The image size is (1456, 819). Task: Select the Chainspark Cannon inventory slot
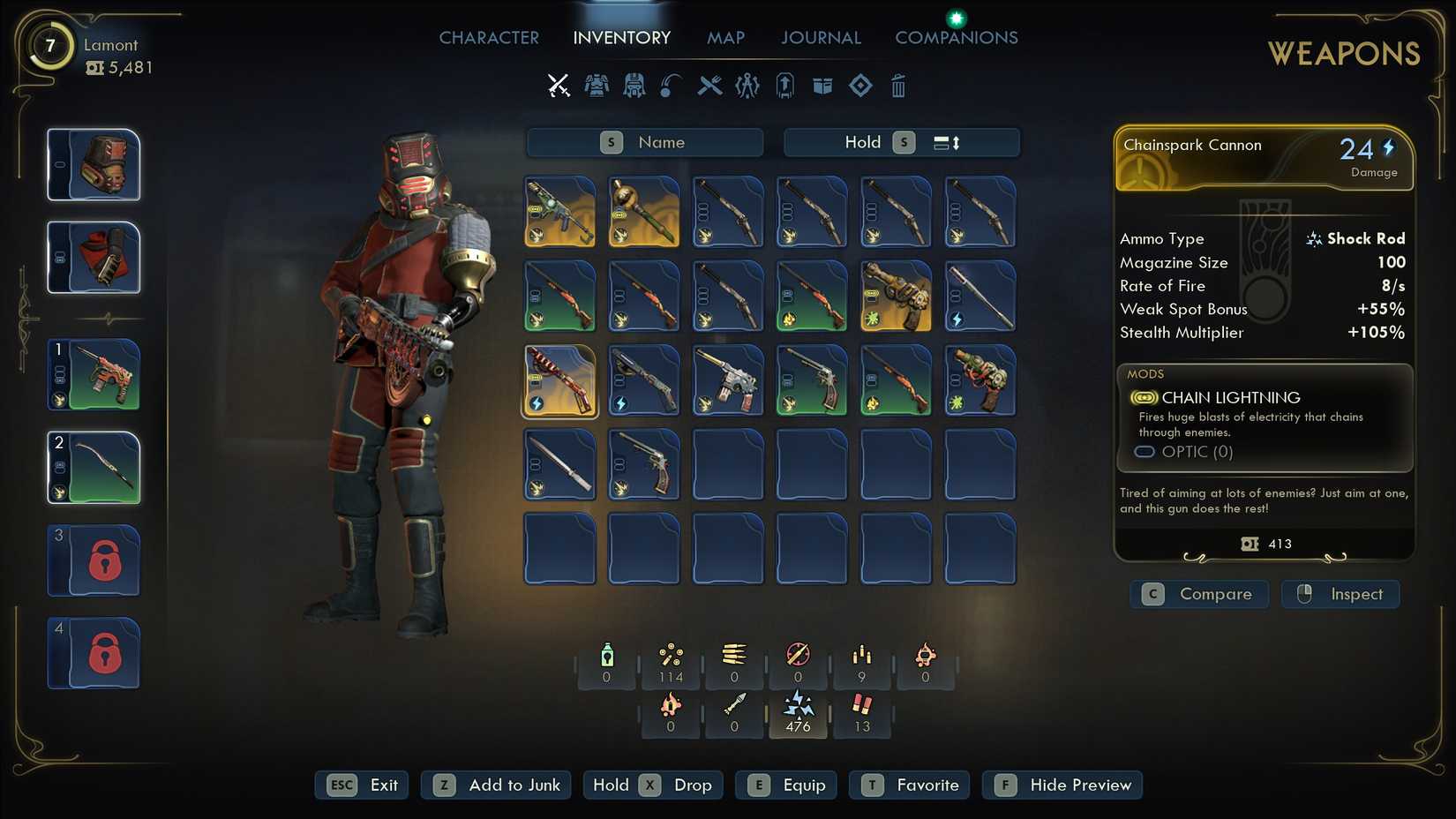point(560,380)
